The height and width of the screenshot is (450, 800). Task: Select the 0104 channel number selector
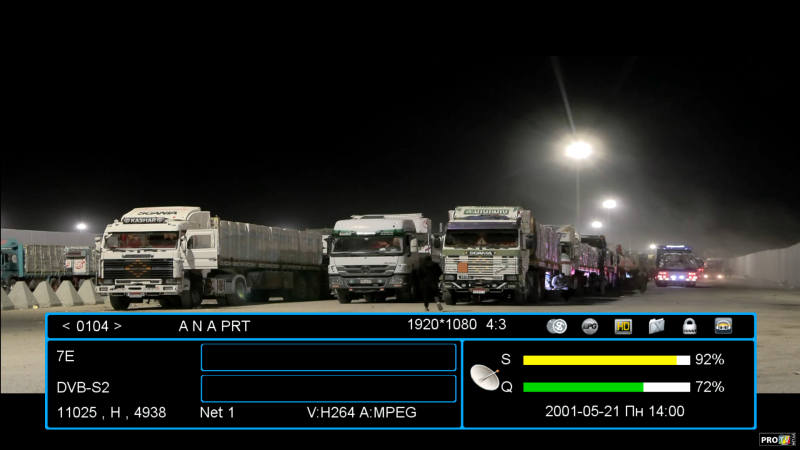point(92,326)
